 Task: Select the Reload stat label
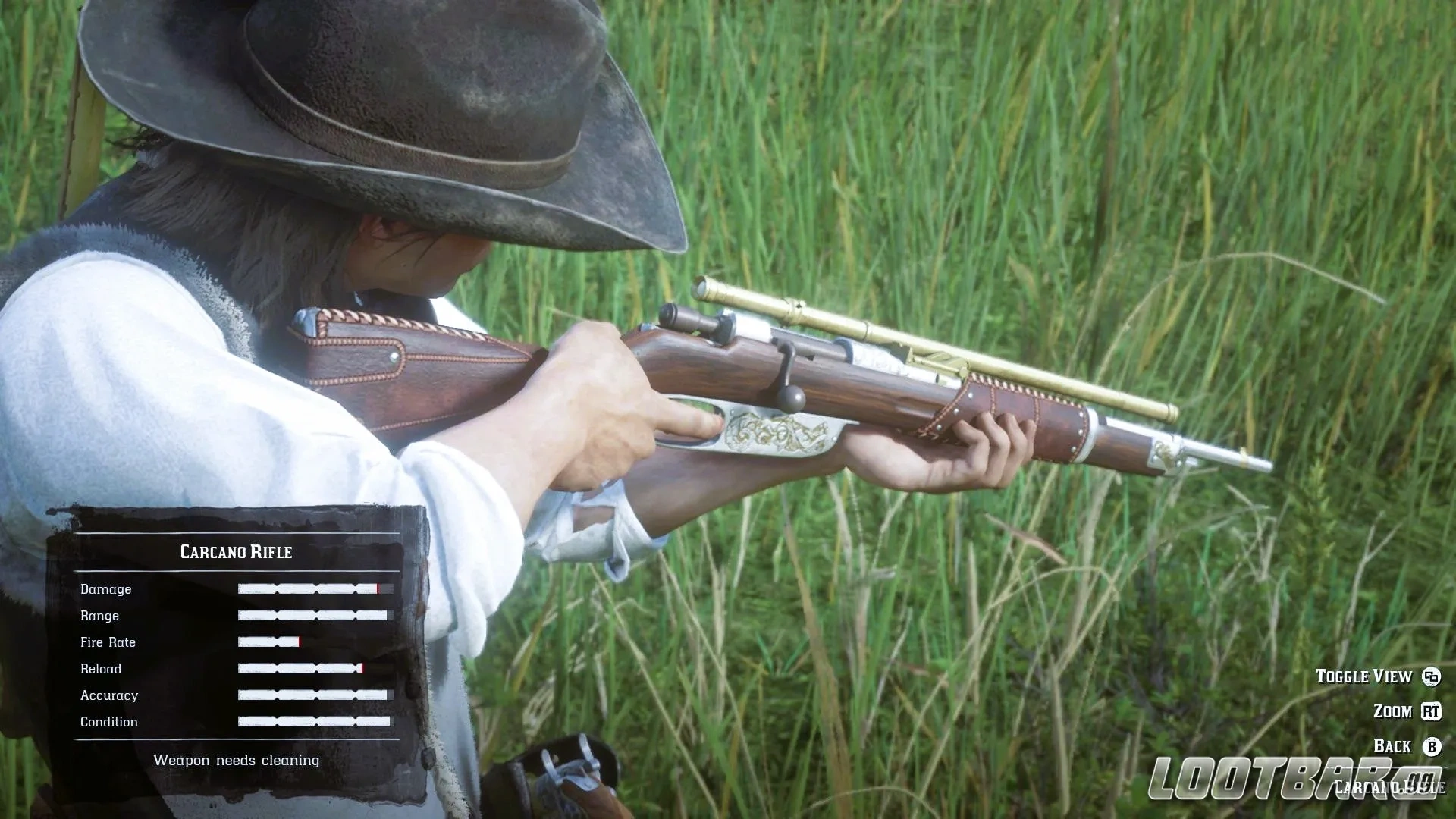click(102, 669)
